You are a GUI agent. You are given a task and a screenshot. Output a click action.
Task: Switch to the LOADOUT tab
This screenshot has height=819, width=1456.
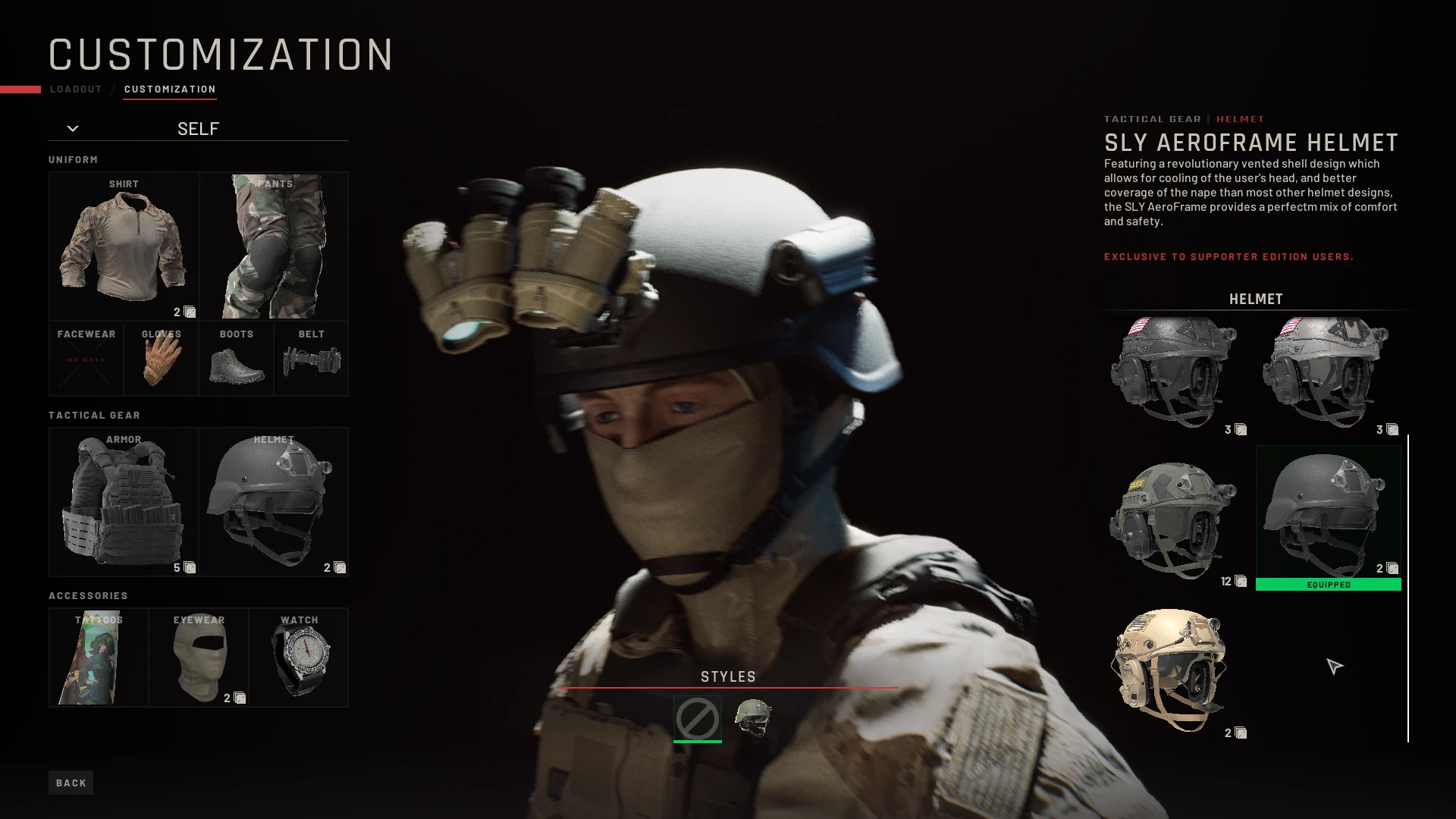75,89
